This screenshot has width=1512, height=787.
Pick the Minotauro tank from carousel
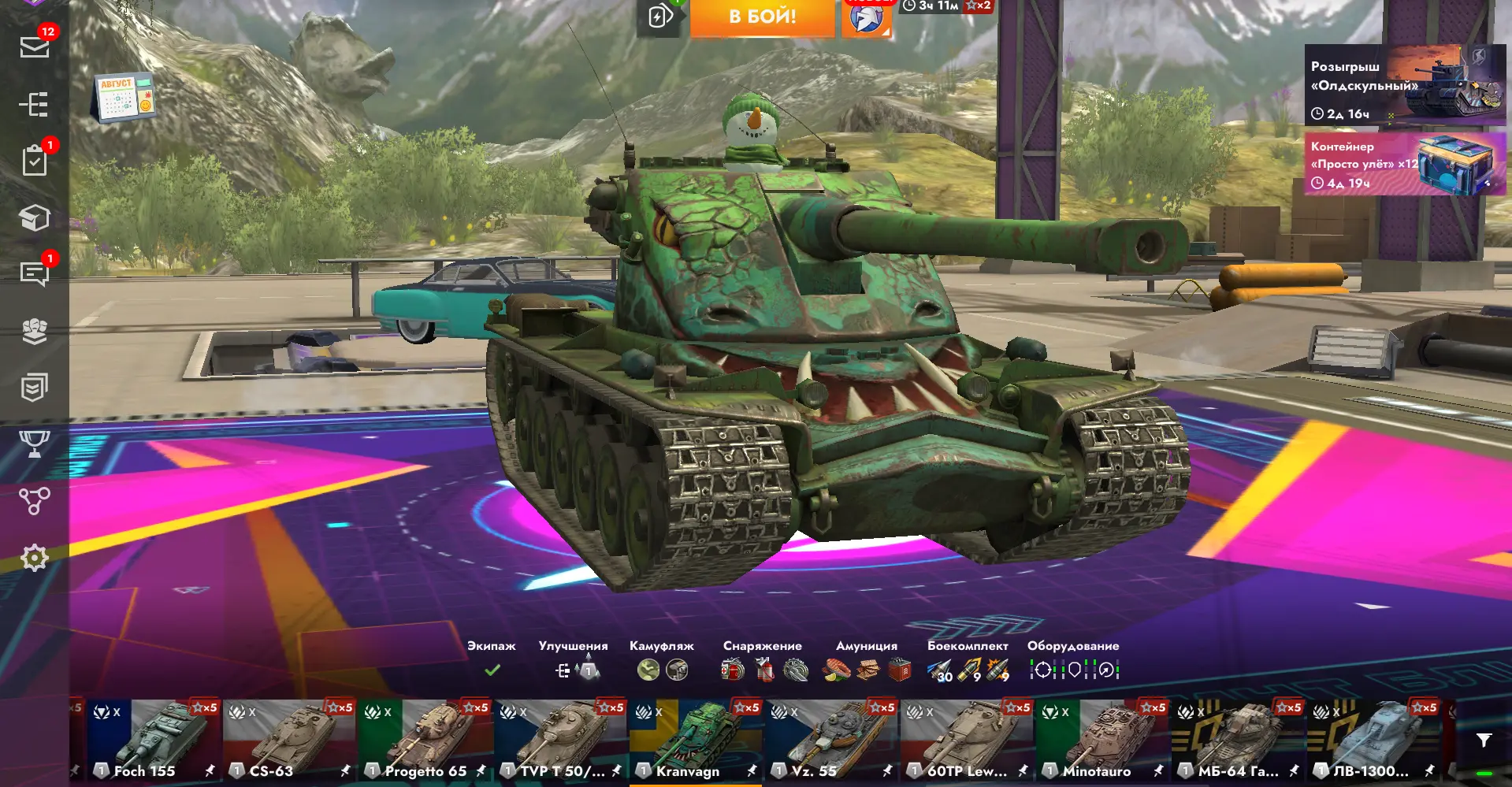[1103, 741]
